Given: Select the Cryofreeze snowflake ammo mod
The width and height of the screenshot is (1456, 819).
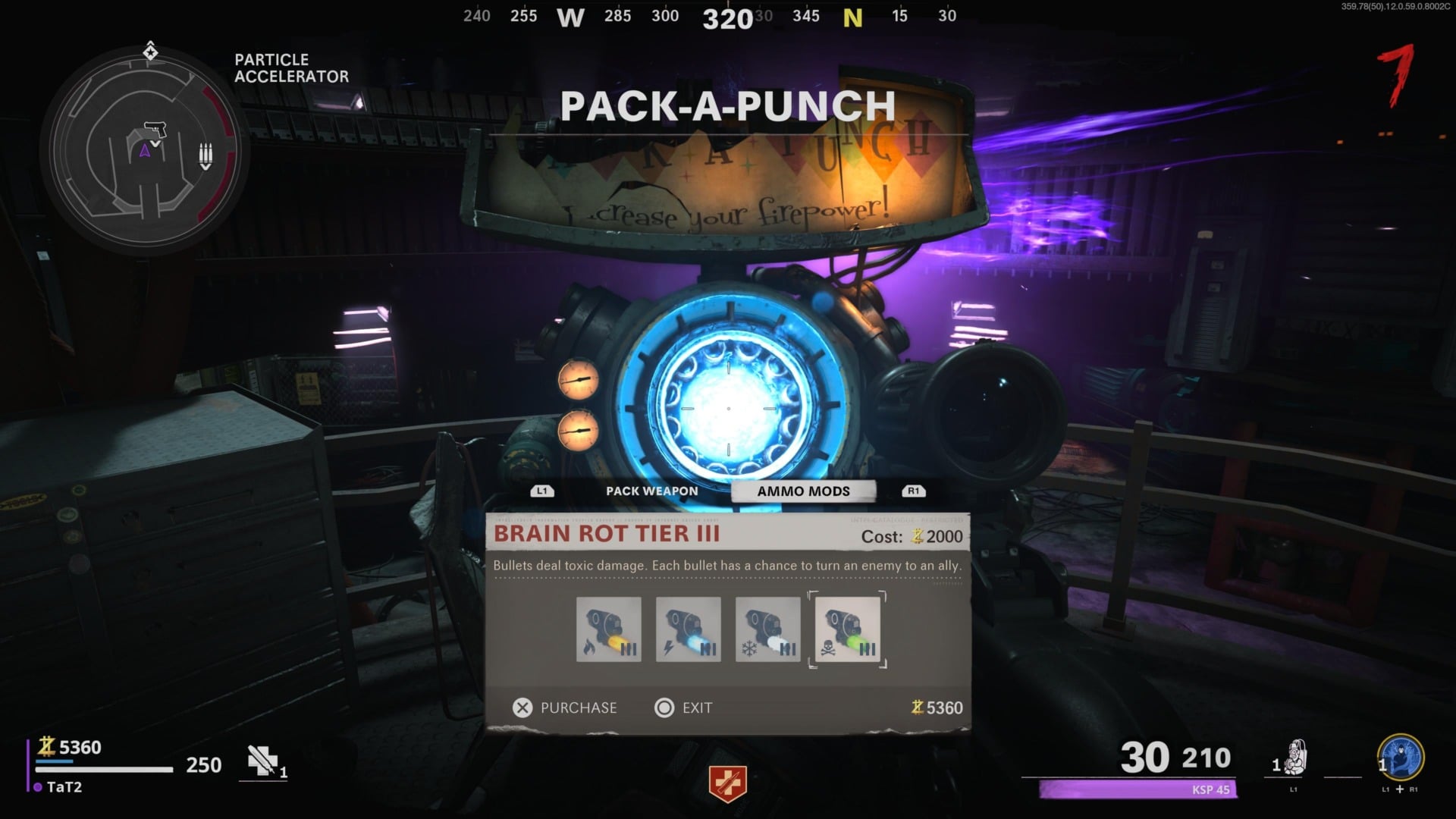Looking at the screenshot, I should (x=767, y=629).
